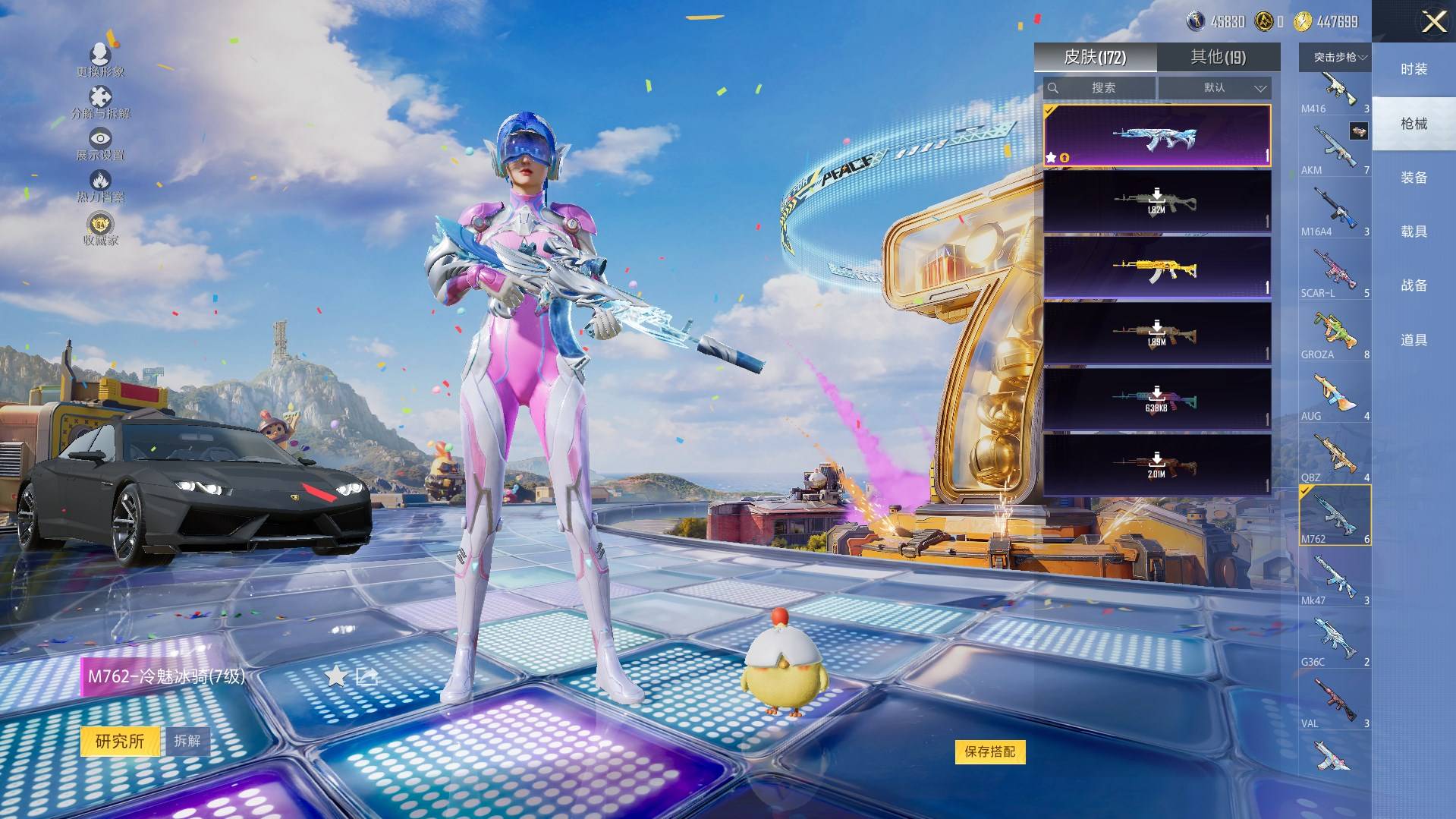Switch to the 其他(19) tab
The image size is (1456, 819).
click(x=1218, y=57)
